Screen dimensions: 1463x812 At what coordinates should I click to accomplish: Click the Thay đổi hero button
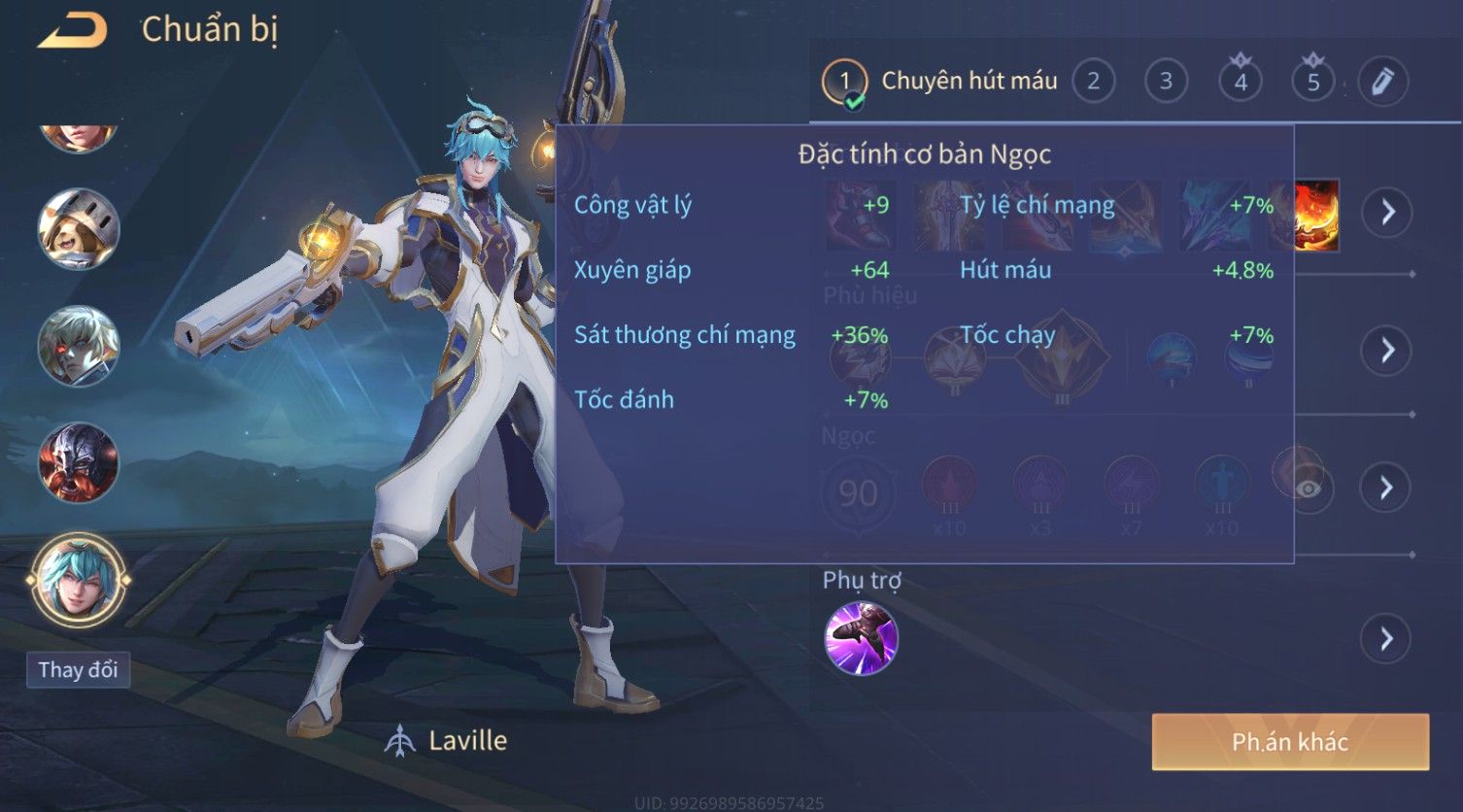tap(78, 670)
